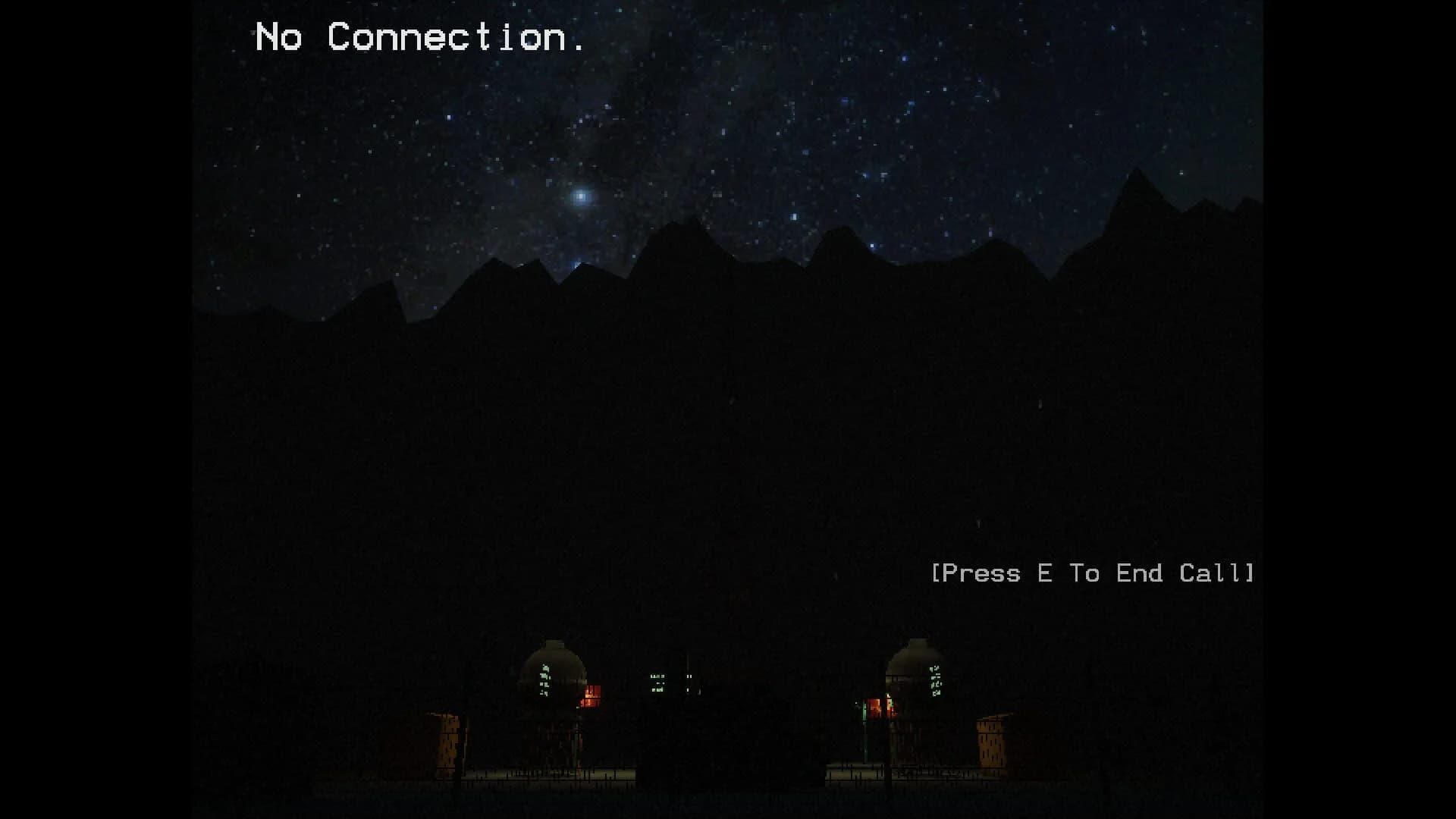Toggle the red light under the left dome
Image resolution: width=1456 pixels, height=819 pixels.
(x=590, y=704)
